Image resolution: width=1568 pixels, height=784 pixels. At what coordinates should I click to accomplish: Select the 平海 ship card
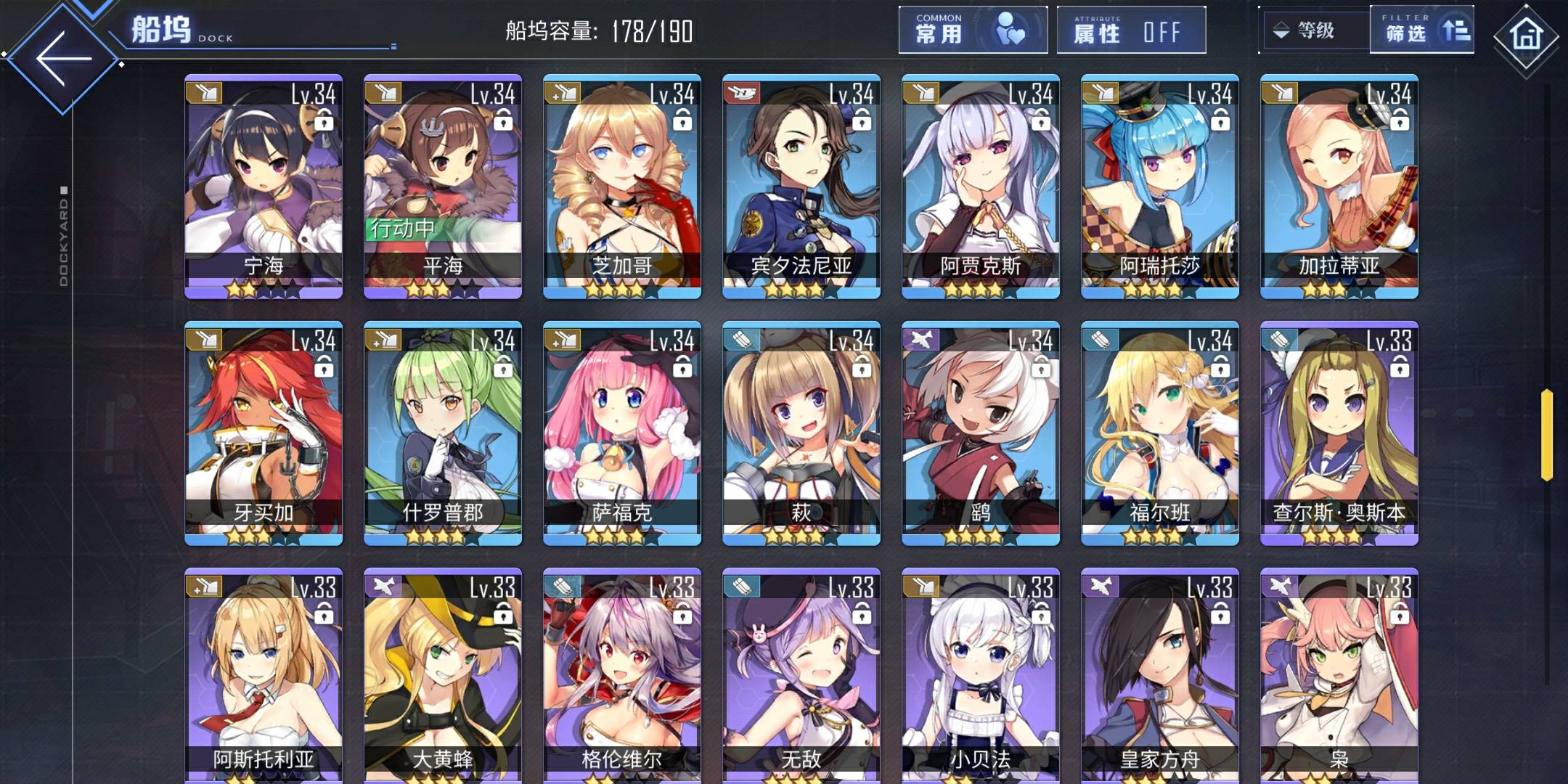[x=443, y=186]
